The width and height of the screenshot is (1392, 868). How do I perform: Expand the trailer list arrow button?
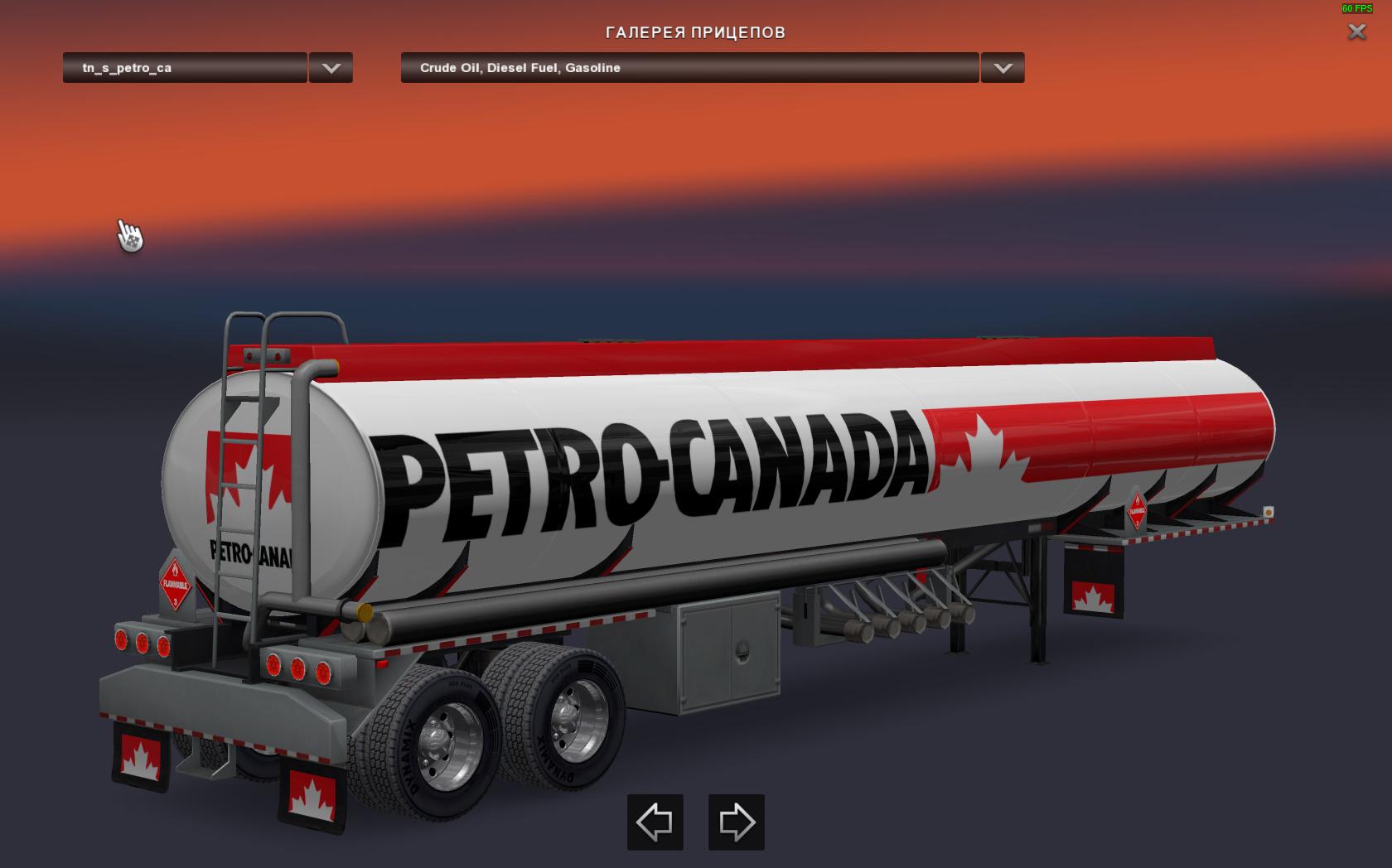pyautogui.click(x=331, y=68)
